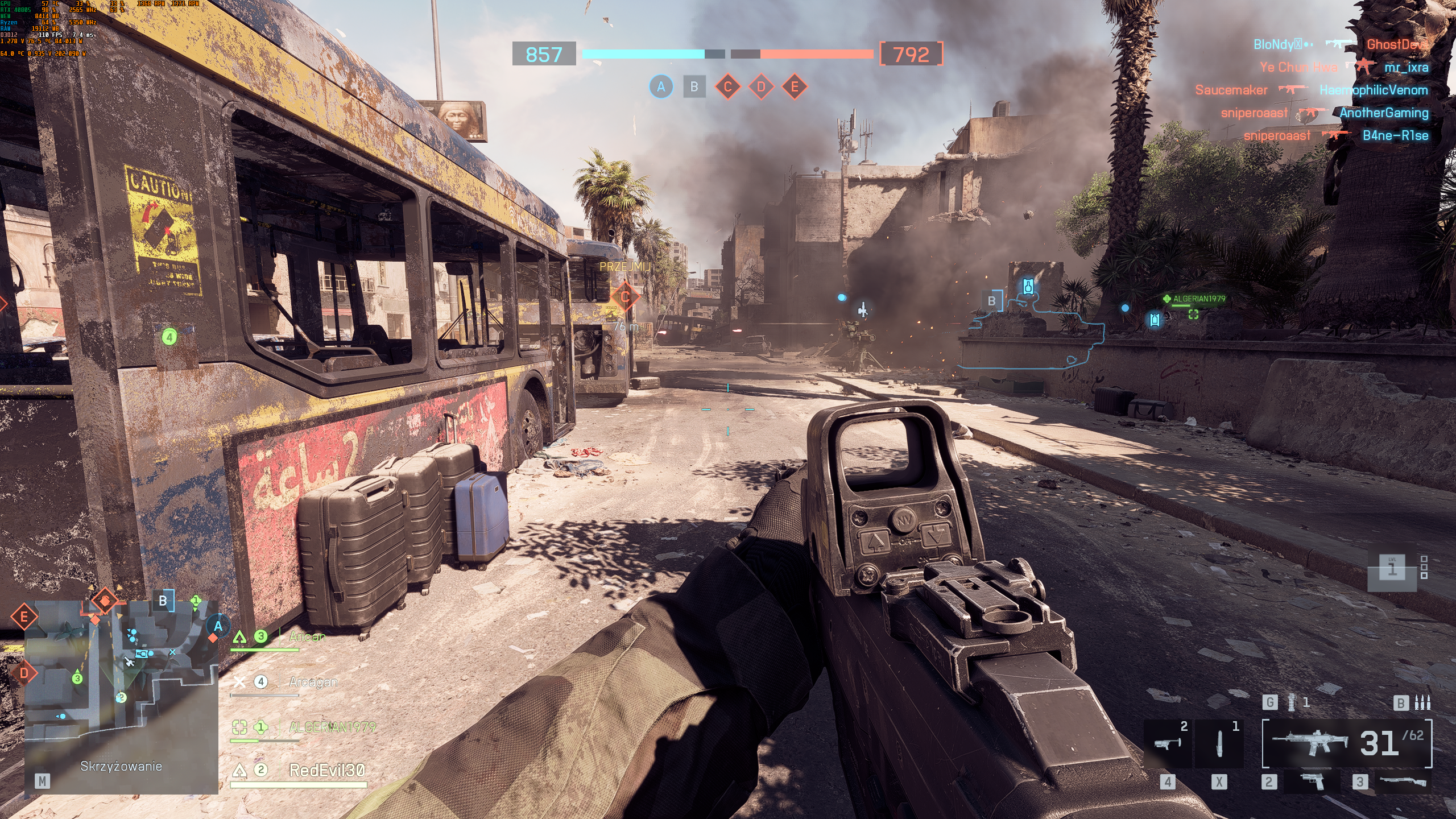Select squad member Arcagan in the squad list
Viewport: 1456px width, 819px height.
click(x=313, y=681)
